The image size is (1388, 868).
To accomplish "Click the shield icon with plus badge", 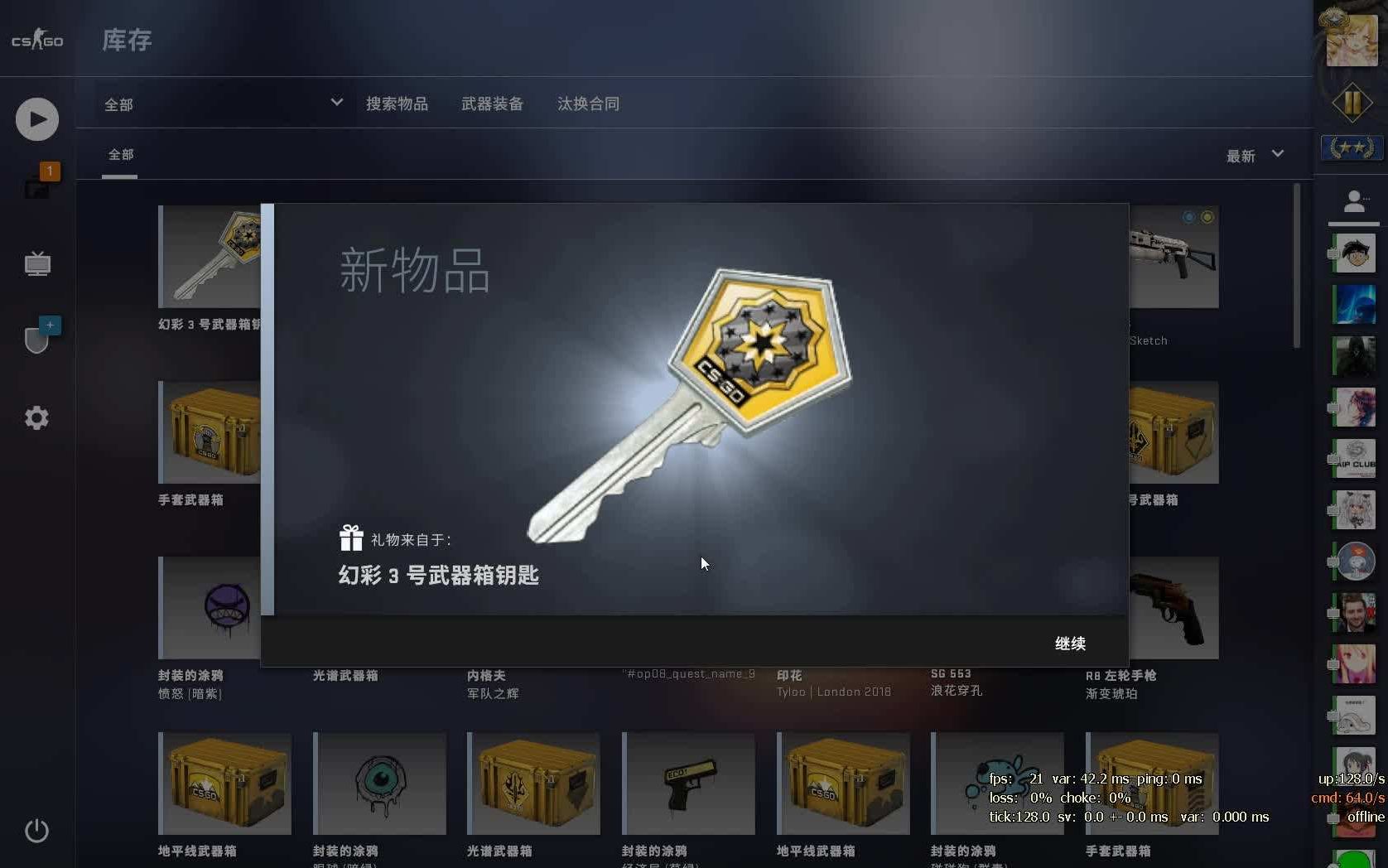I will pyautogui.click(x=36, y=335).
